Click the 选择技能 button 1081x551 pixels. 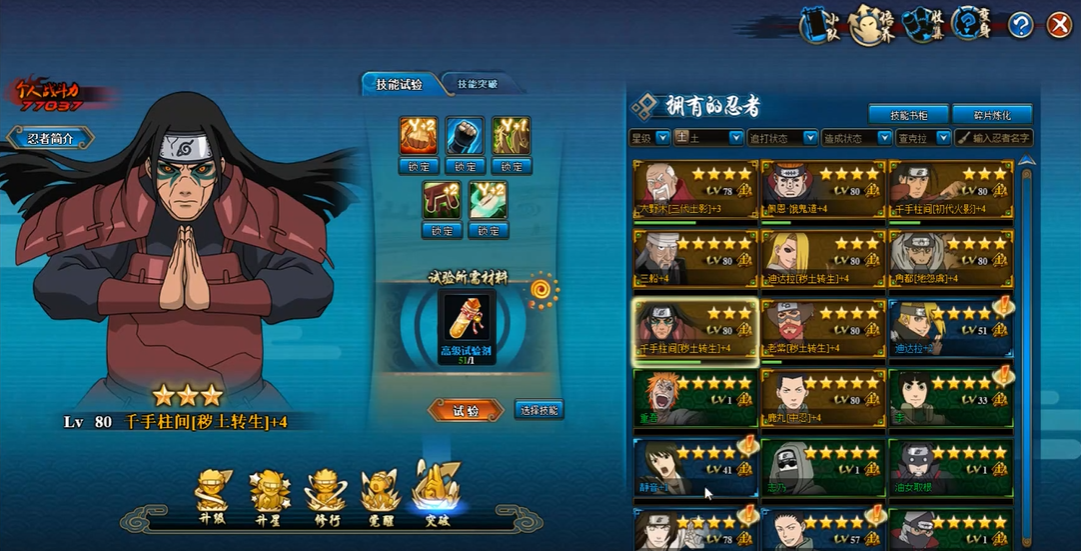coord(539,409)
